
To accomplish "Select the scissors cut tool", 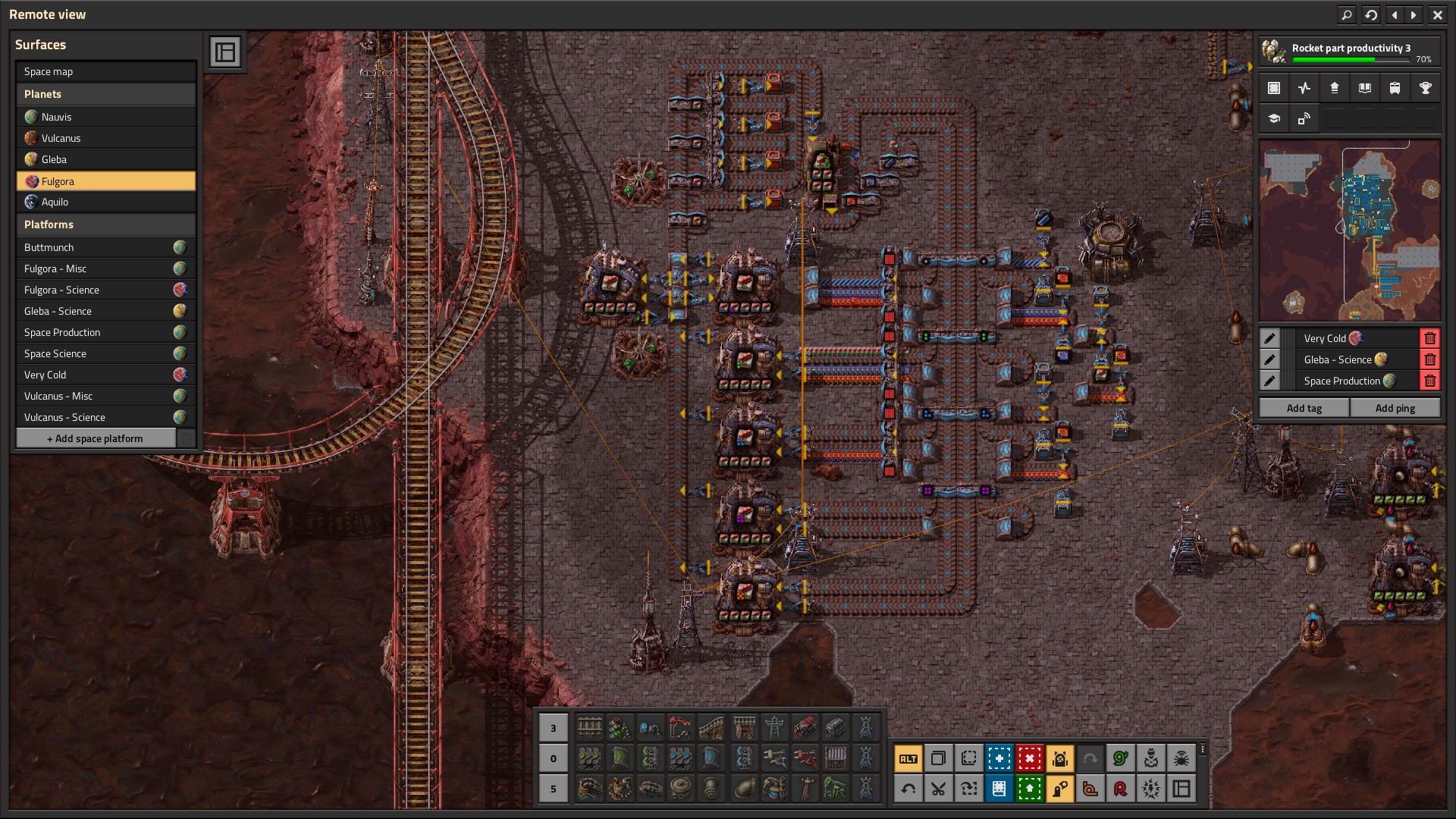I will point(938,789).
